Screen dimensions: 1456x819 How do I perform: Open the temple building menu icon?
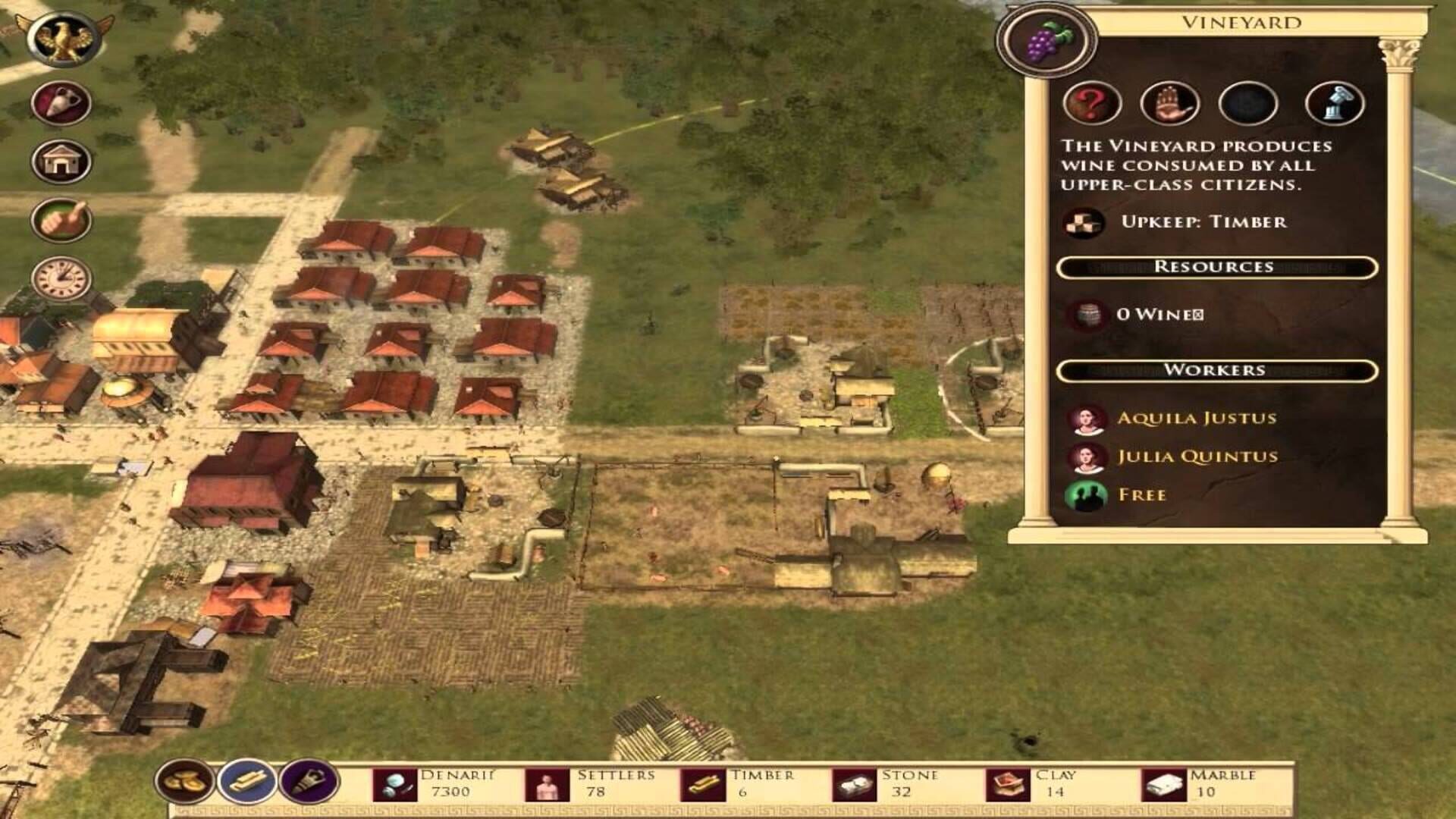pos(61,161)
